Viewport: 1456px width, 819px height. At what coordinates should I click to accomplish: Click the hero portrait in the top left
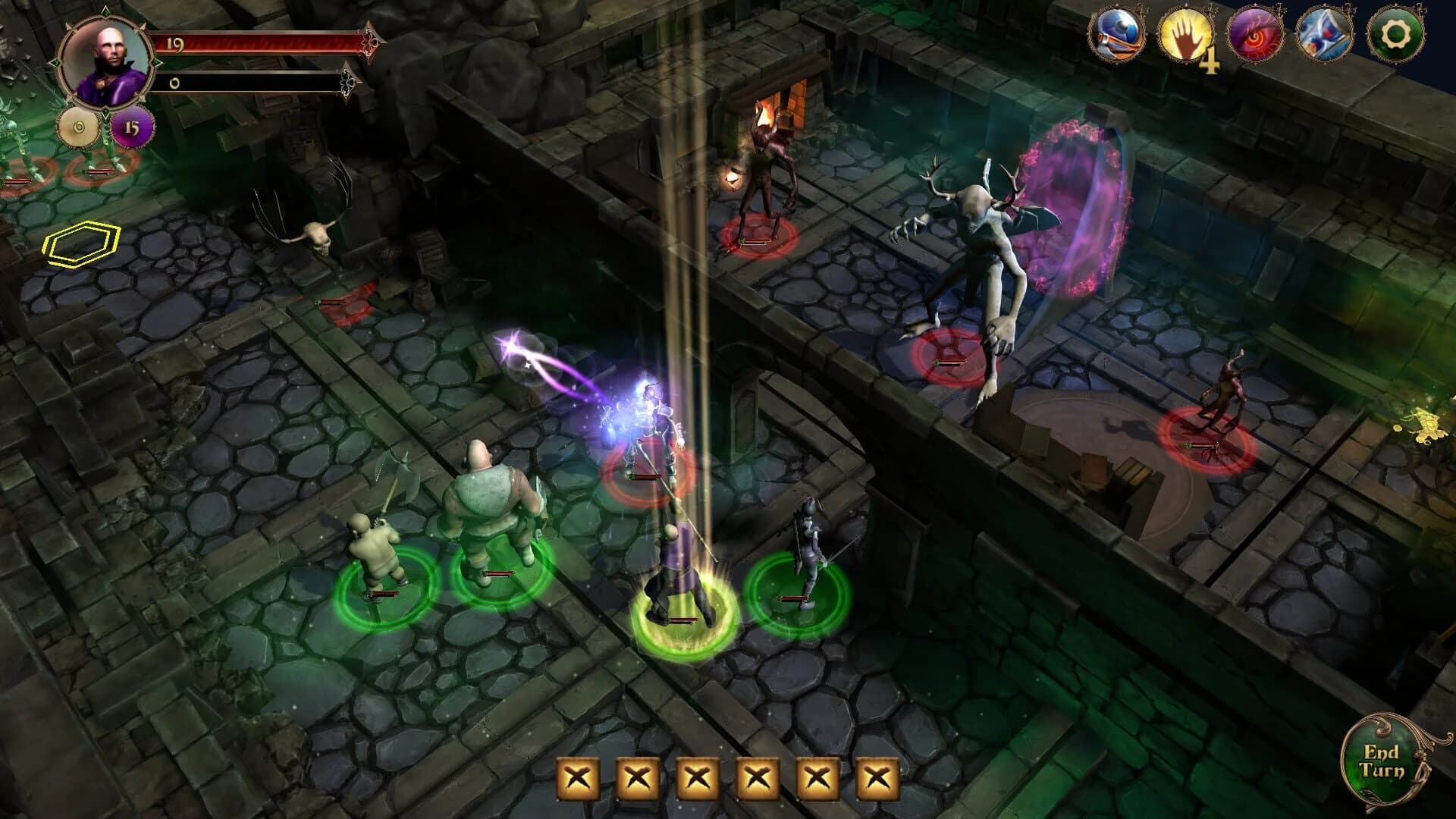tap(106, 61)
